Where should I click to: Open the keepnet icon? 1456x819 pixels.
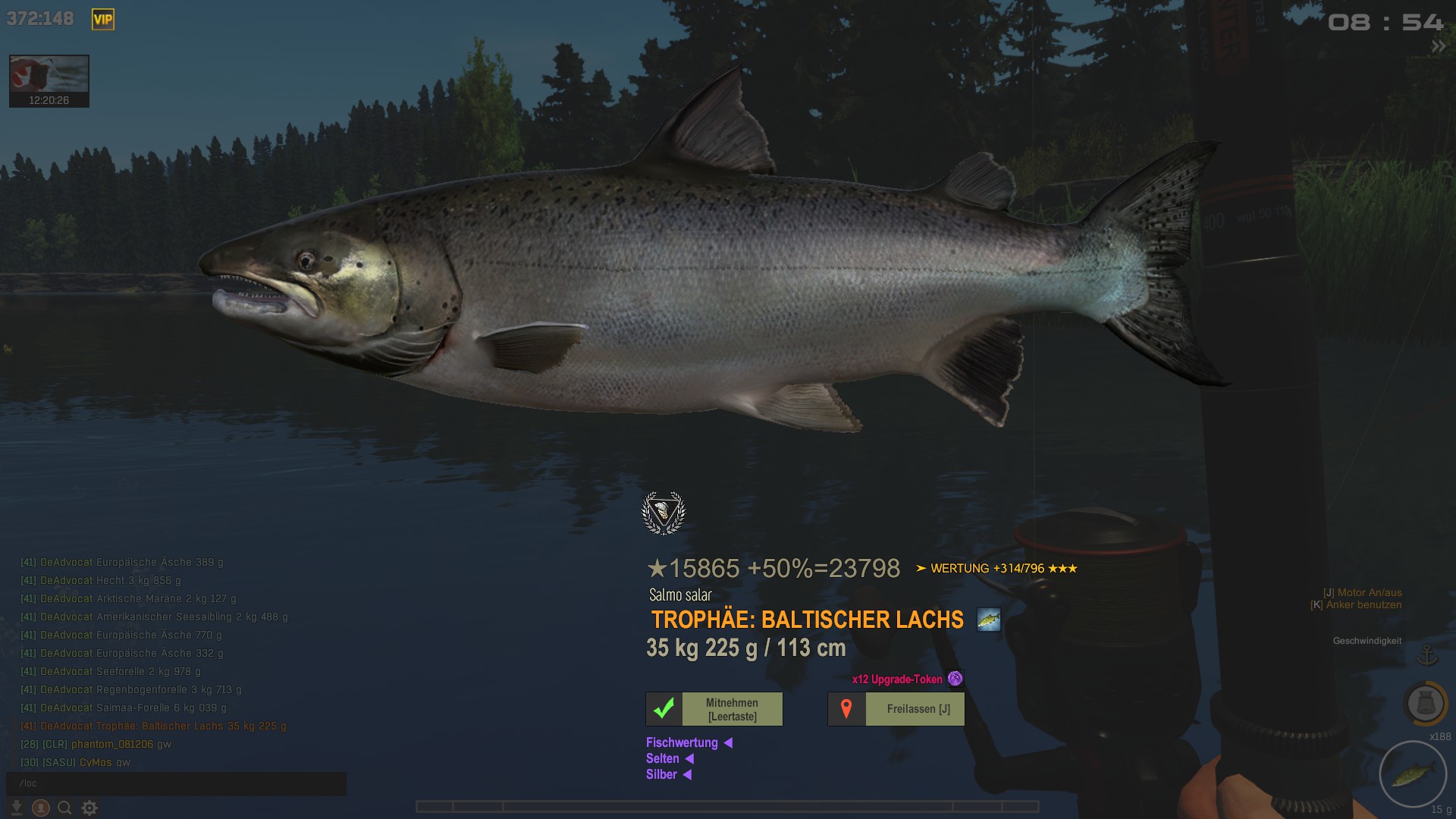(x=1426, y=703)
